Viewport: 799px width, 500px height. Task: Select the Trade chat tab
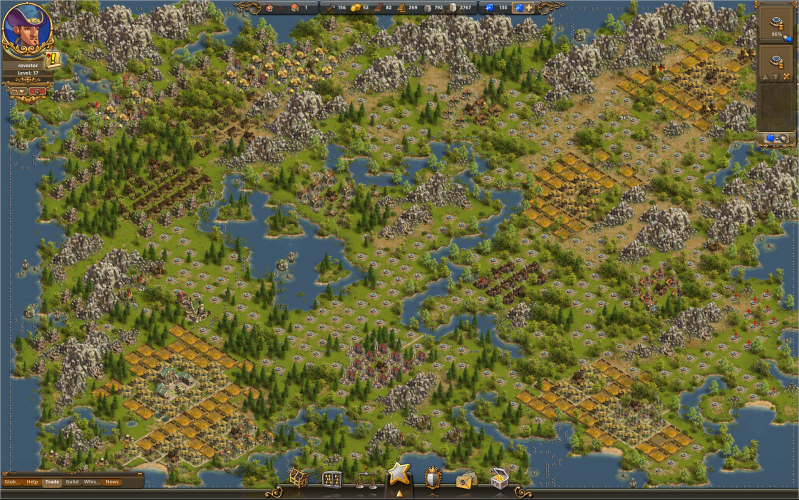click(x=52, y=482)
